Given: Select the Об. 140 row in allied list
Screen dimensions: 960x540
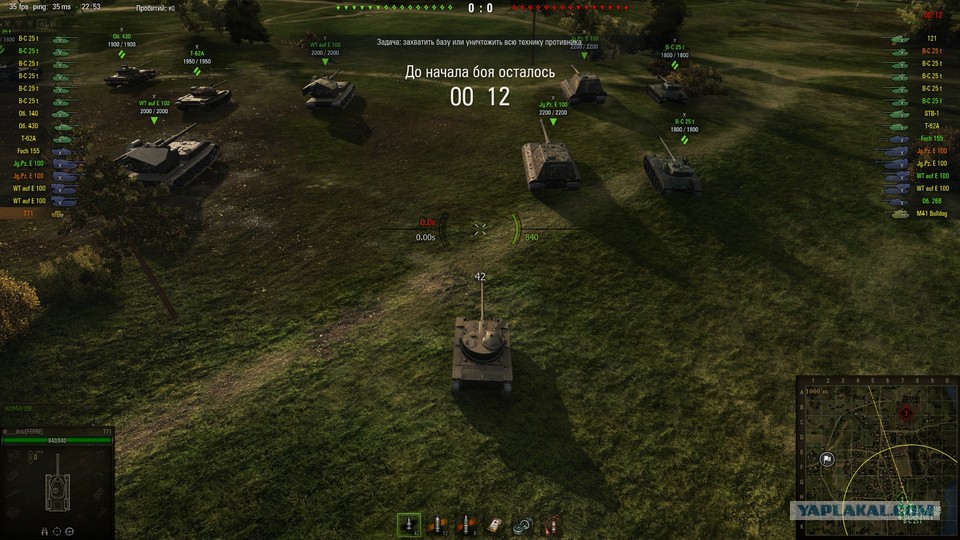Looking at the screenshot, I should click(x=30, y=113).
